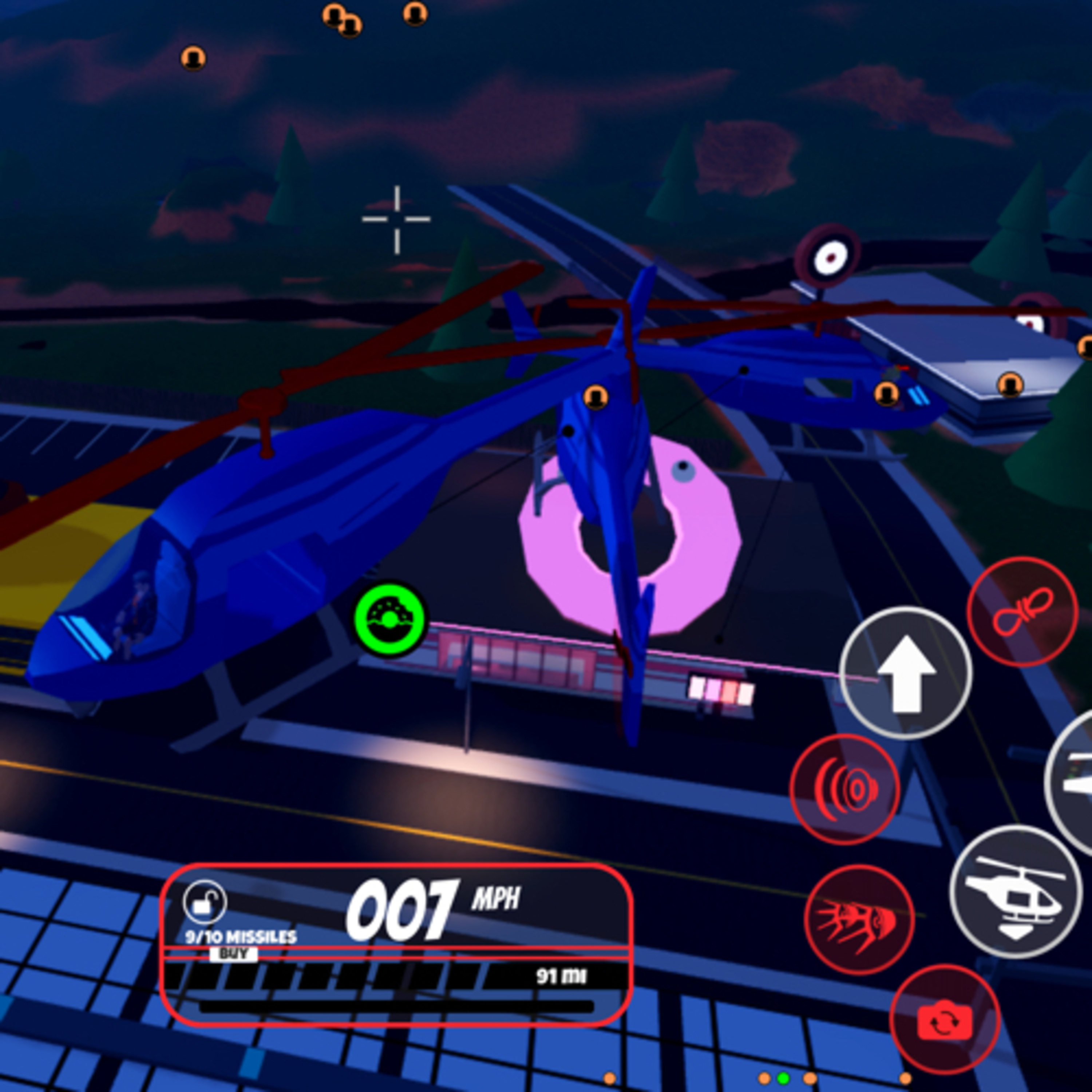Activate the red rope button
Image resolution: width=1092 pixels, height=1092 pixels.
click(1022, 612)
